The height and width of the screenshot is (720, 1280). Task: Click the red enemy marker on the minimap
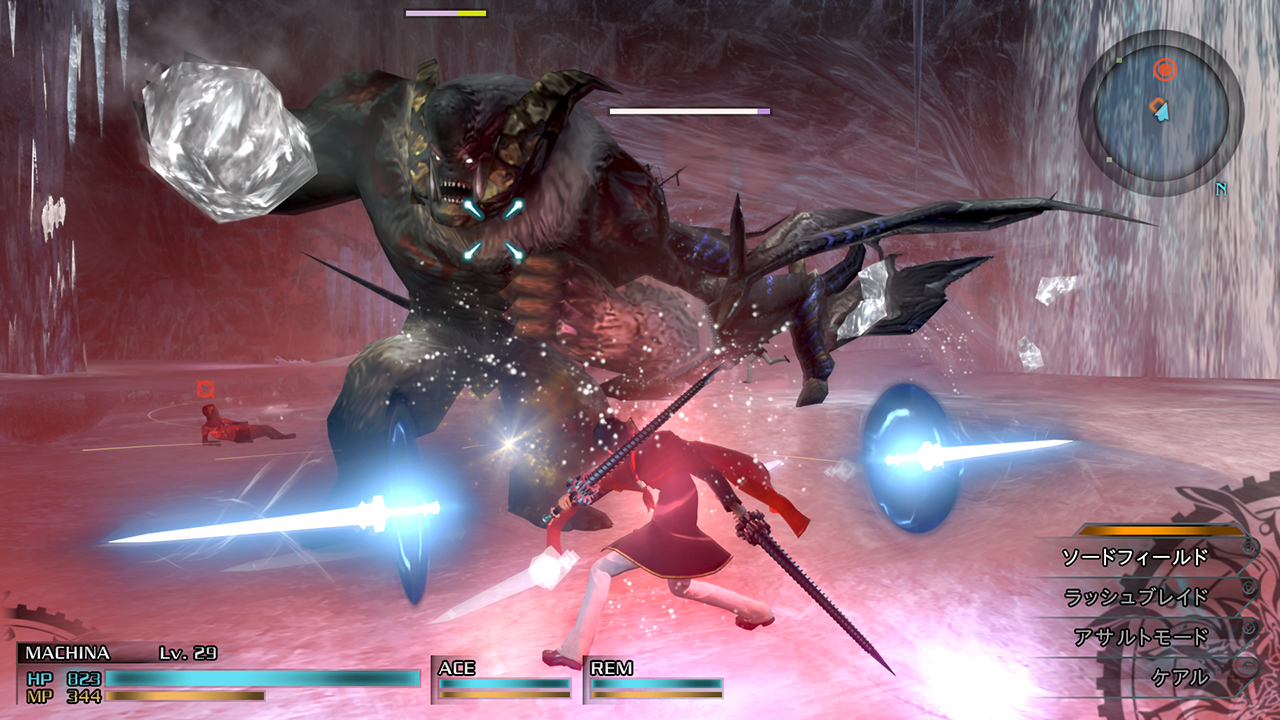coord(1165,69)
